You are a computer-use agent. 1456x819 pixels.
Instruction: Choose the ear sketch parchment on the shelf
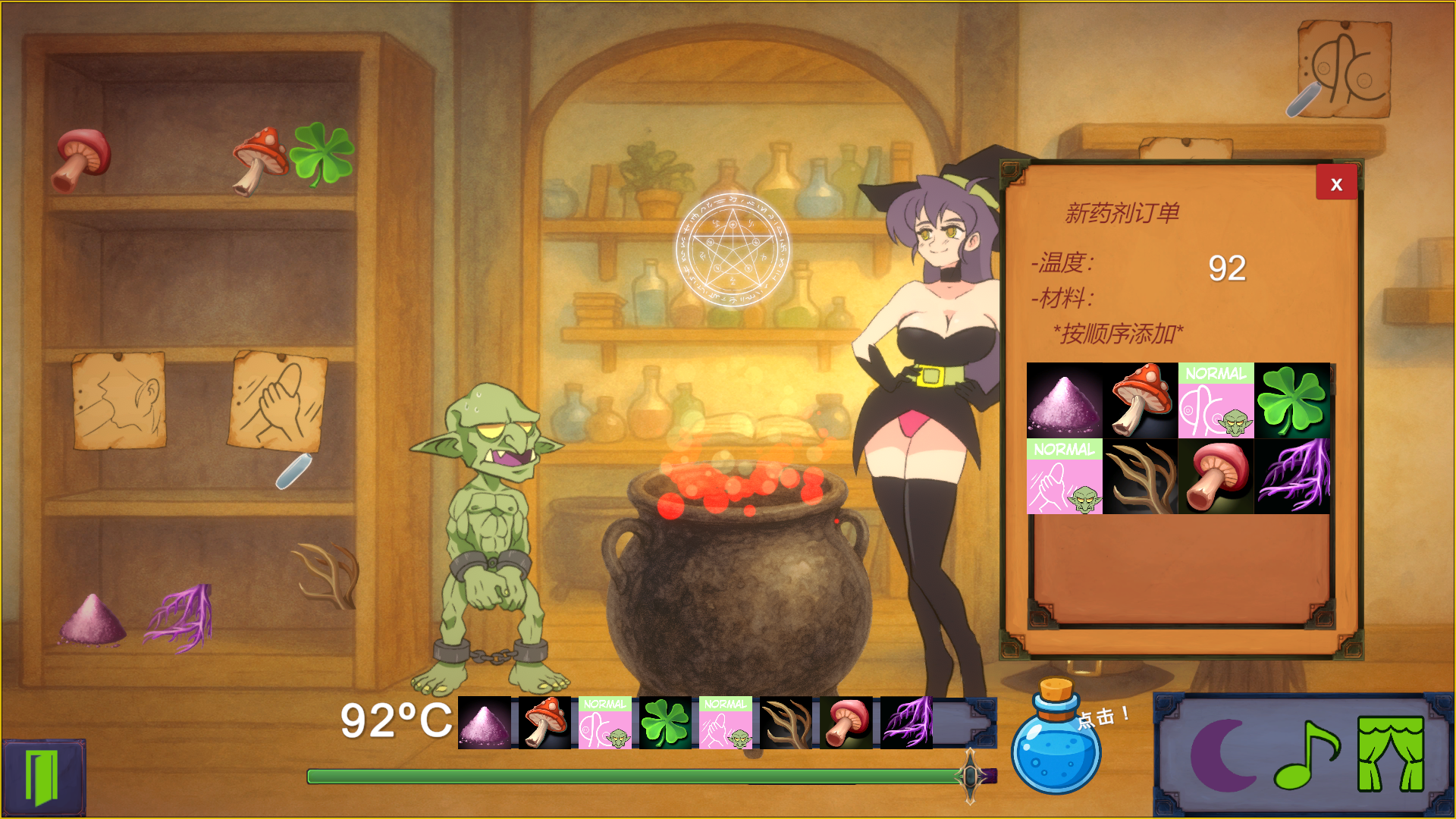click(119, 400)
